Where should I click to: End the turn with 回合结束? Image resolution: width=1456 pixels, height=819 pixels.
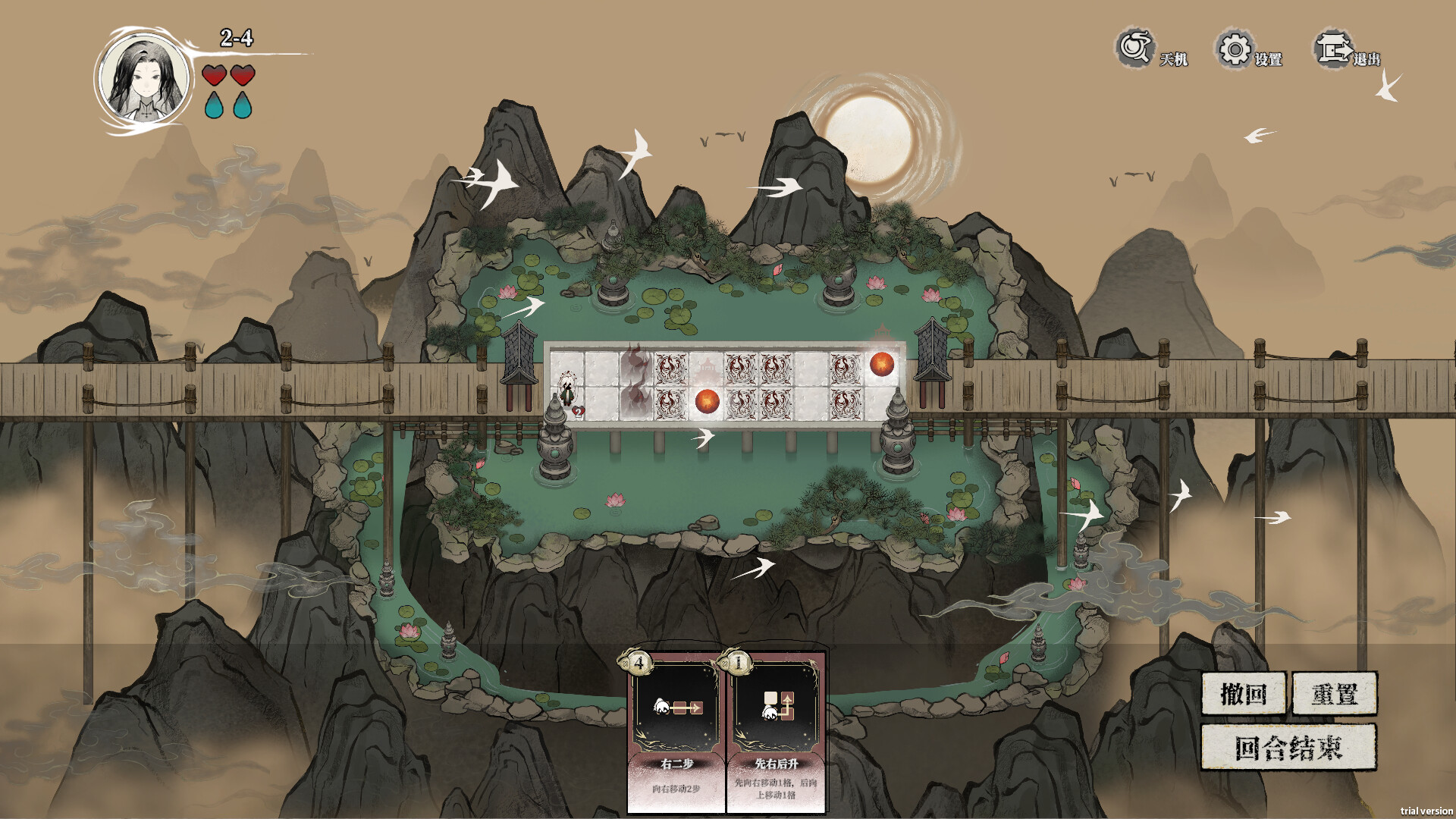[x=1288, y=748]
